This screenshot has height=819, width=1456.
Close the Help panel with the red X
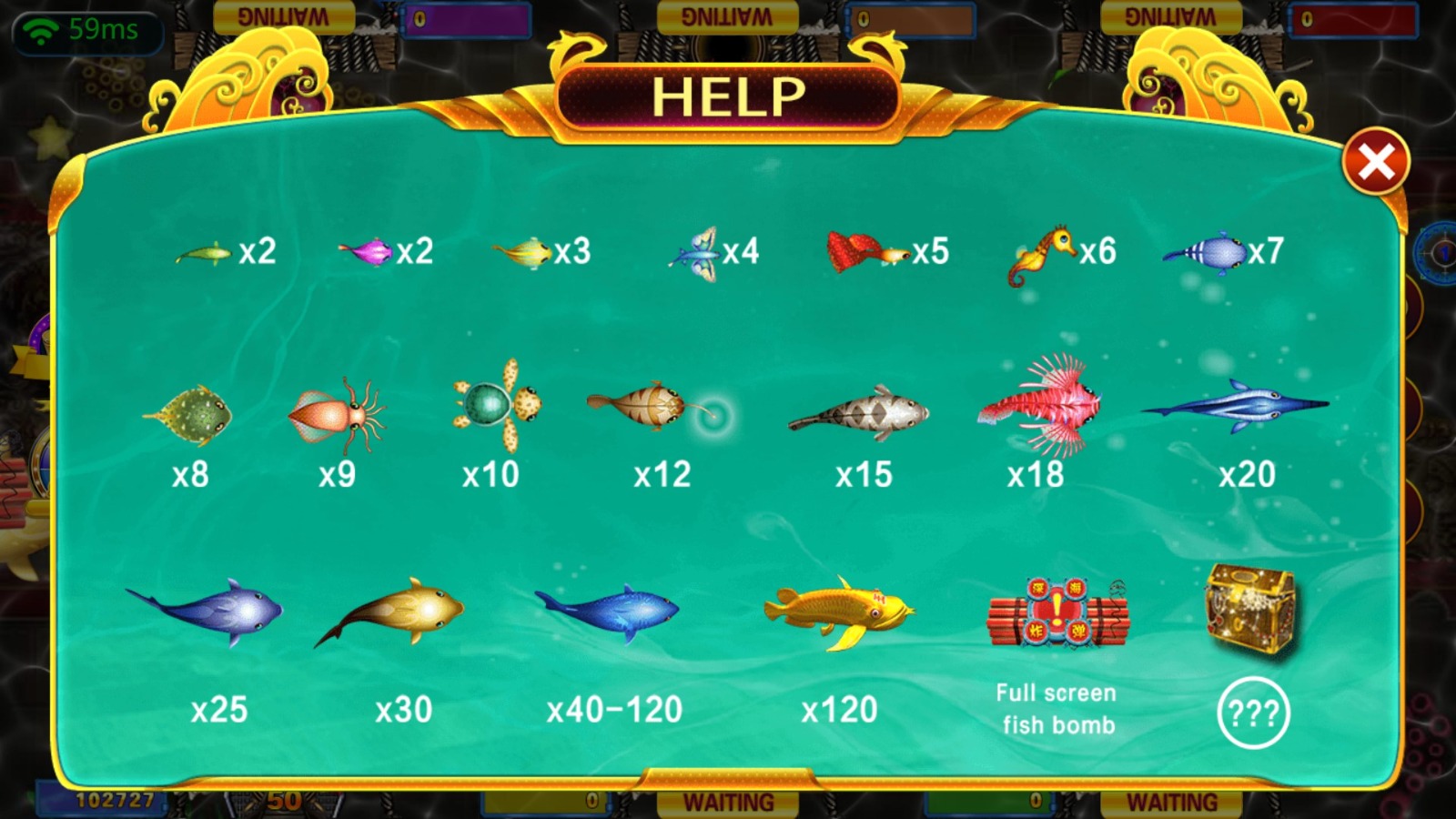pos(1375,163)
